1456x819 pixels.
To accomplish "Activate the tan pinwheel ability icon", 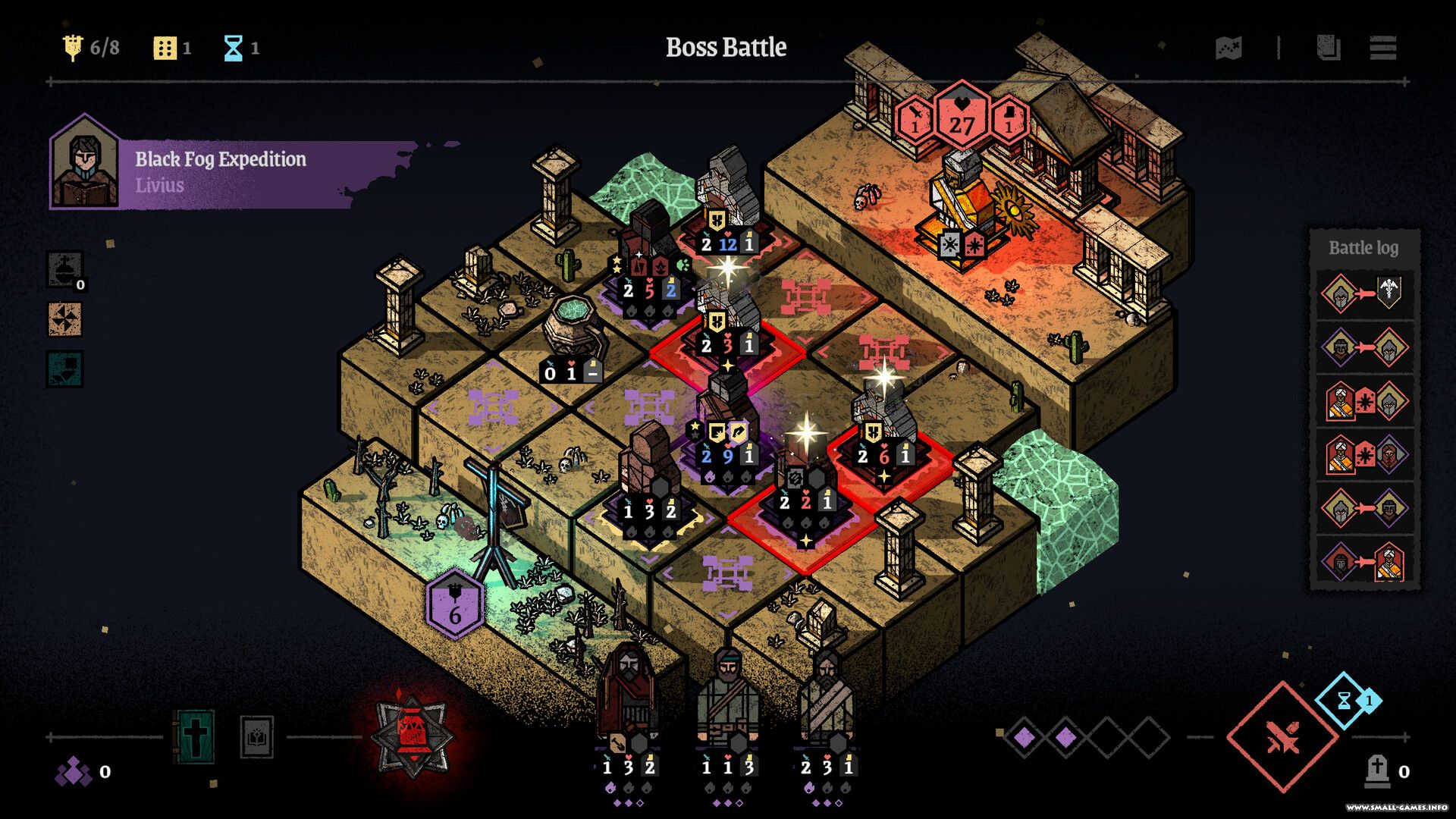I will pyautogui.click(x=64, y=319).
